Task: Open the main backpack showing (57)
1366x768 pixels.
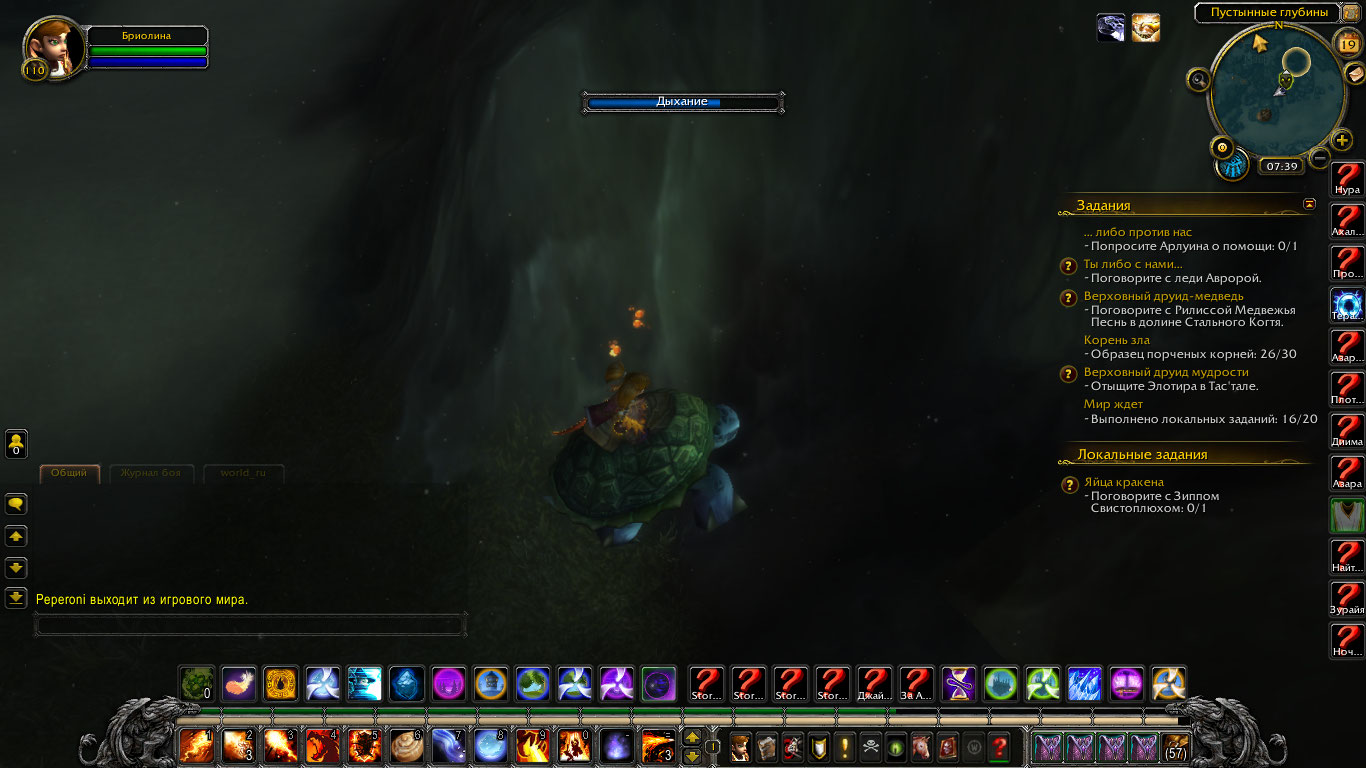Action: (x=1176, y=747)
